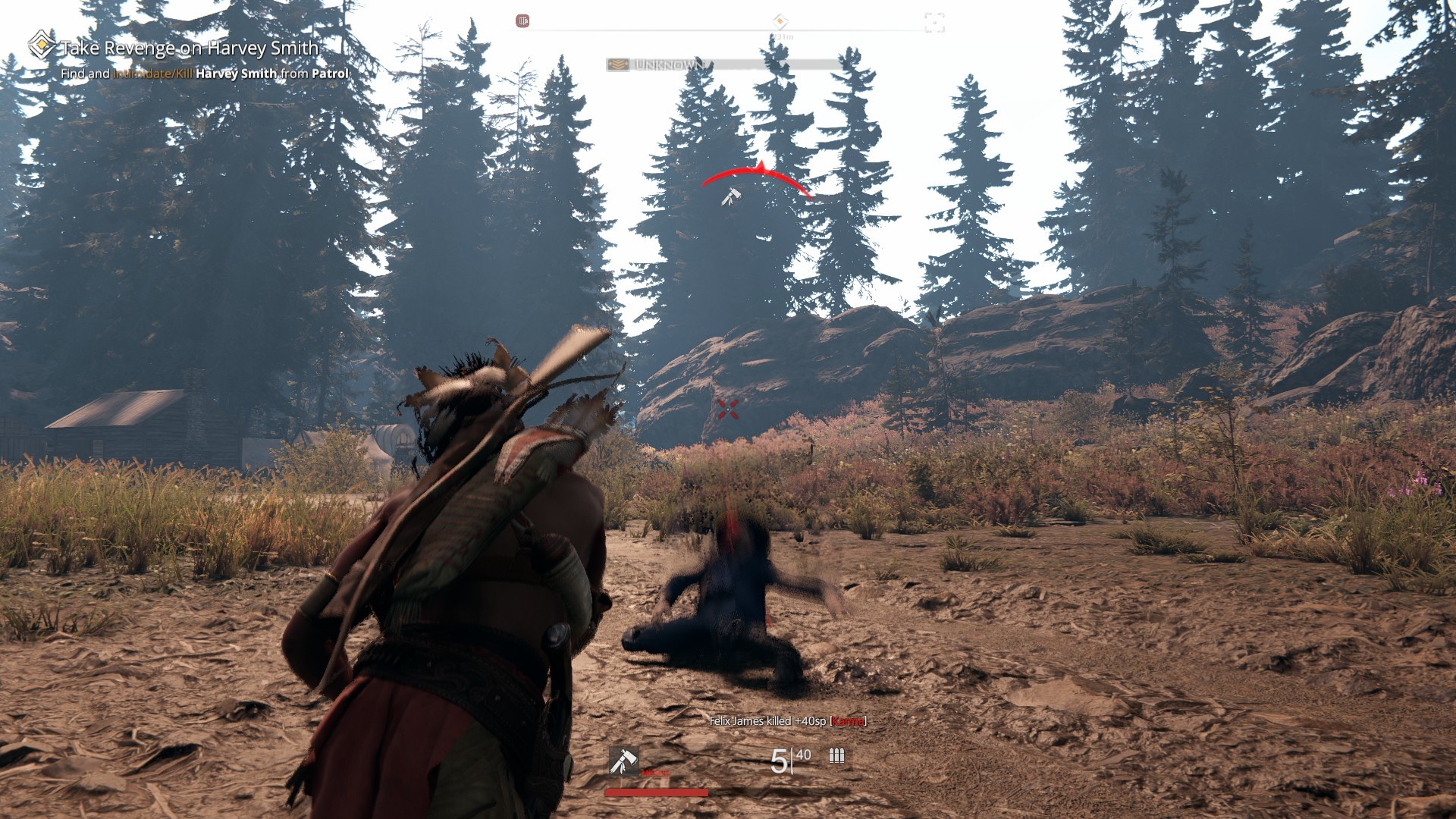Image resolution: width=1456 pixels, height=819 pixels.
Task: Click the 231m distance indicator under the compass
Action: 783,36
